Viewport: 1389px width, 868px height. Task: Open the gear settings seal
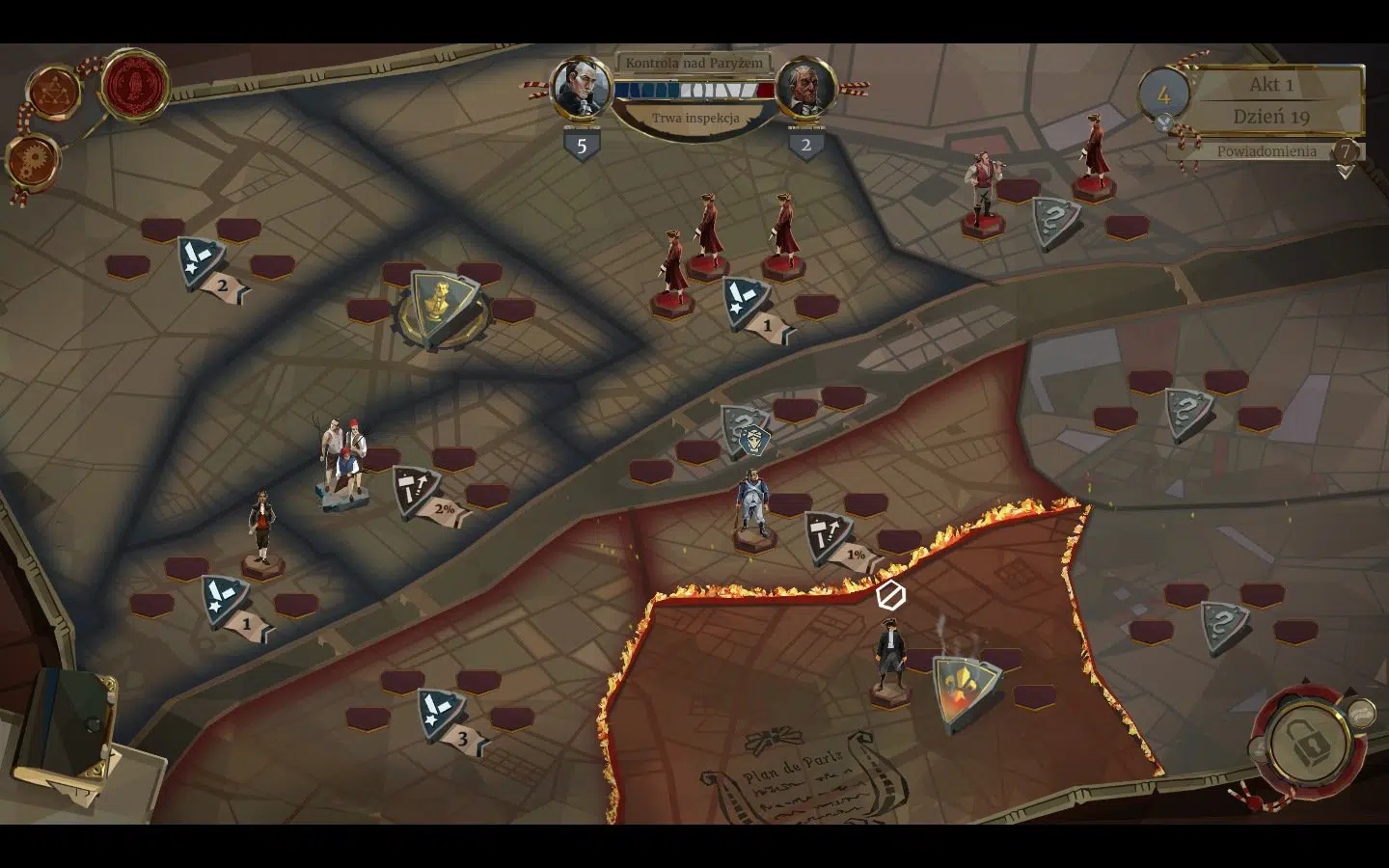pyautogui.click(x=33, y=159)
